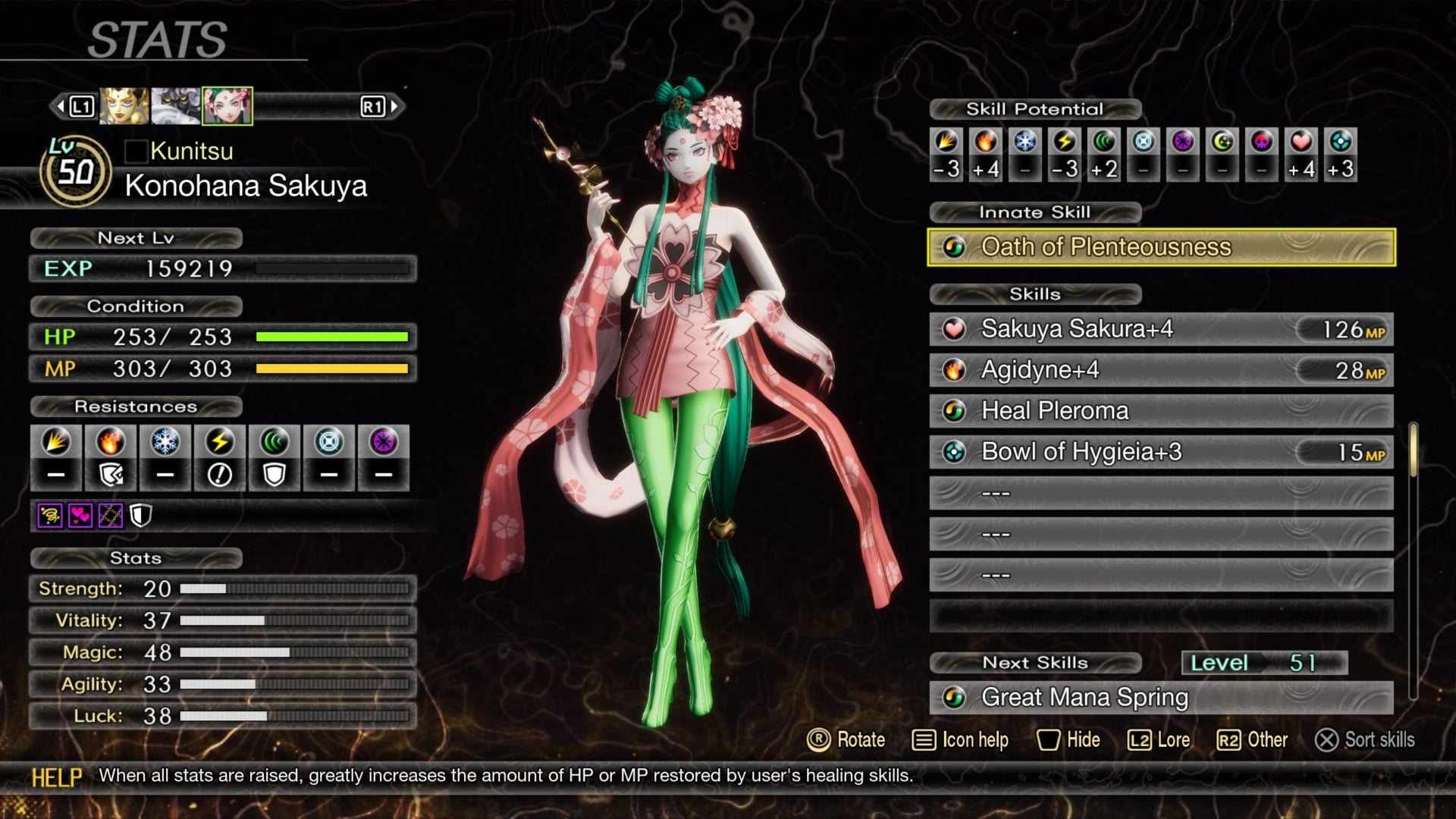
Task: Select the Fire skill potential icon
Action: click(x=985, y=144)
